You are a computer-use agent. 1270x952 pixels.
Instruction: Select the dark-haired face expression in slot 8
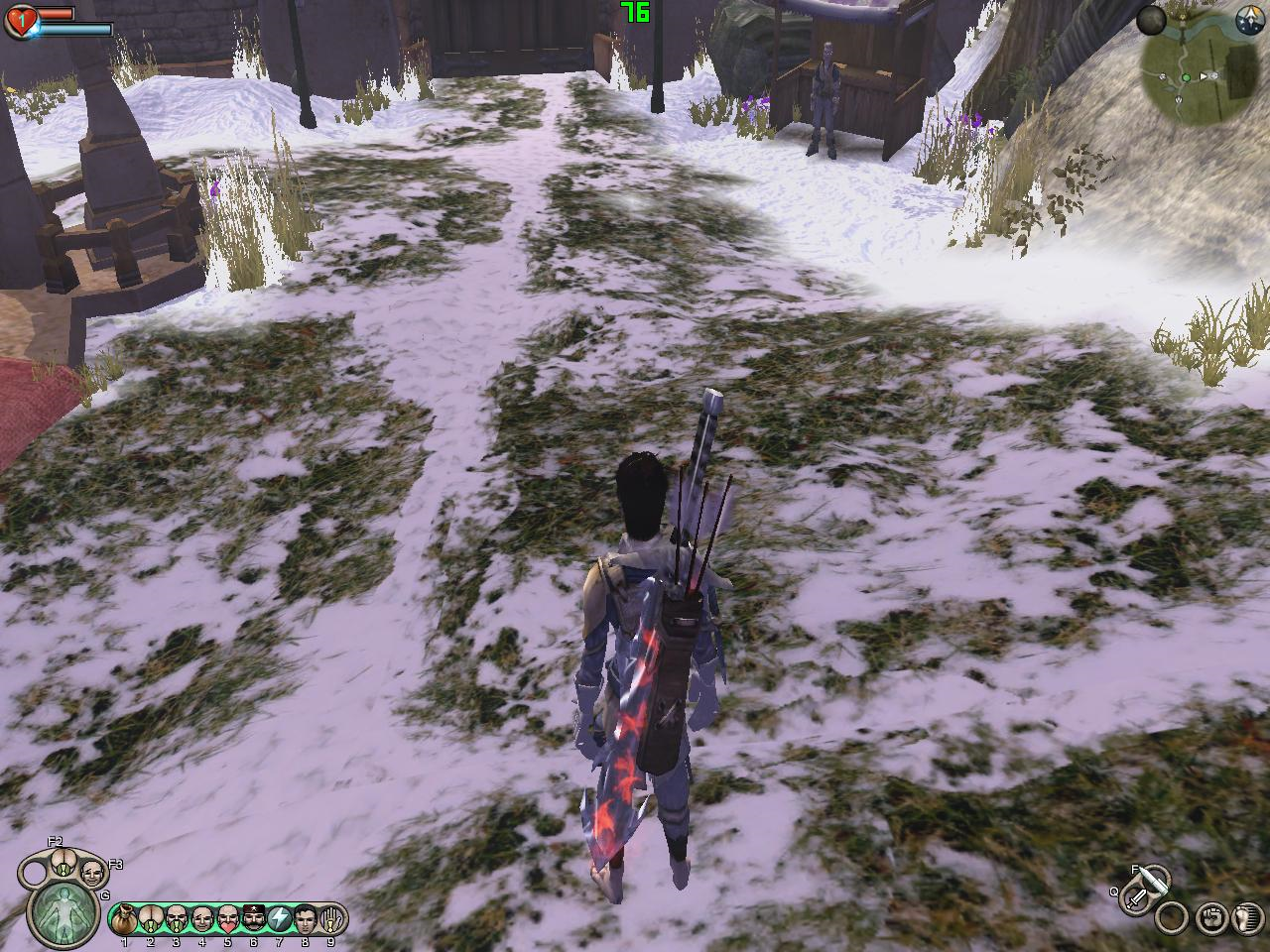point(305,917)
